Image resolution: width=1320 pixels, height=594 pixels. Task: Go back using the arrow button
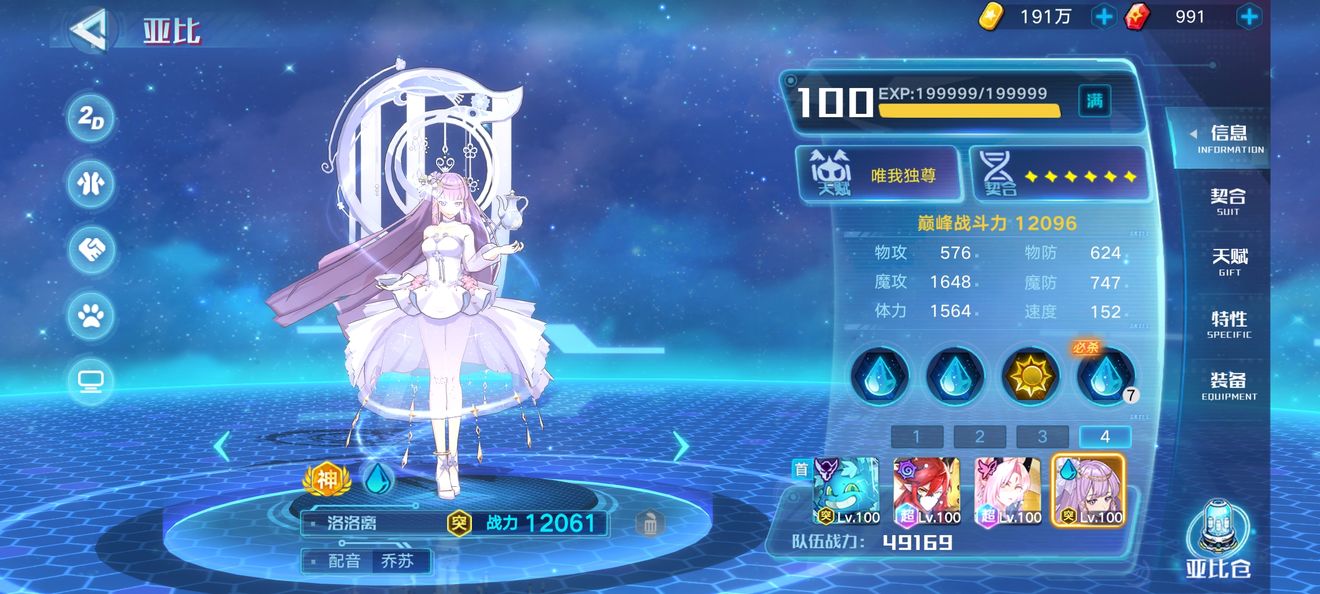pos(90,30)
